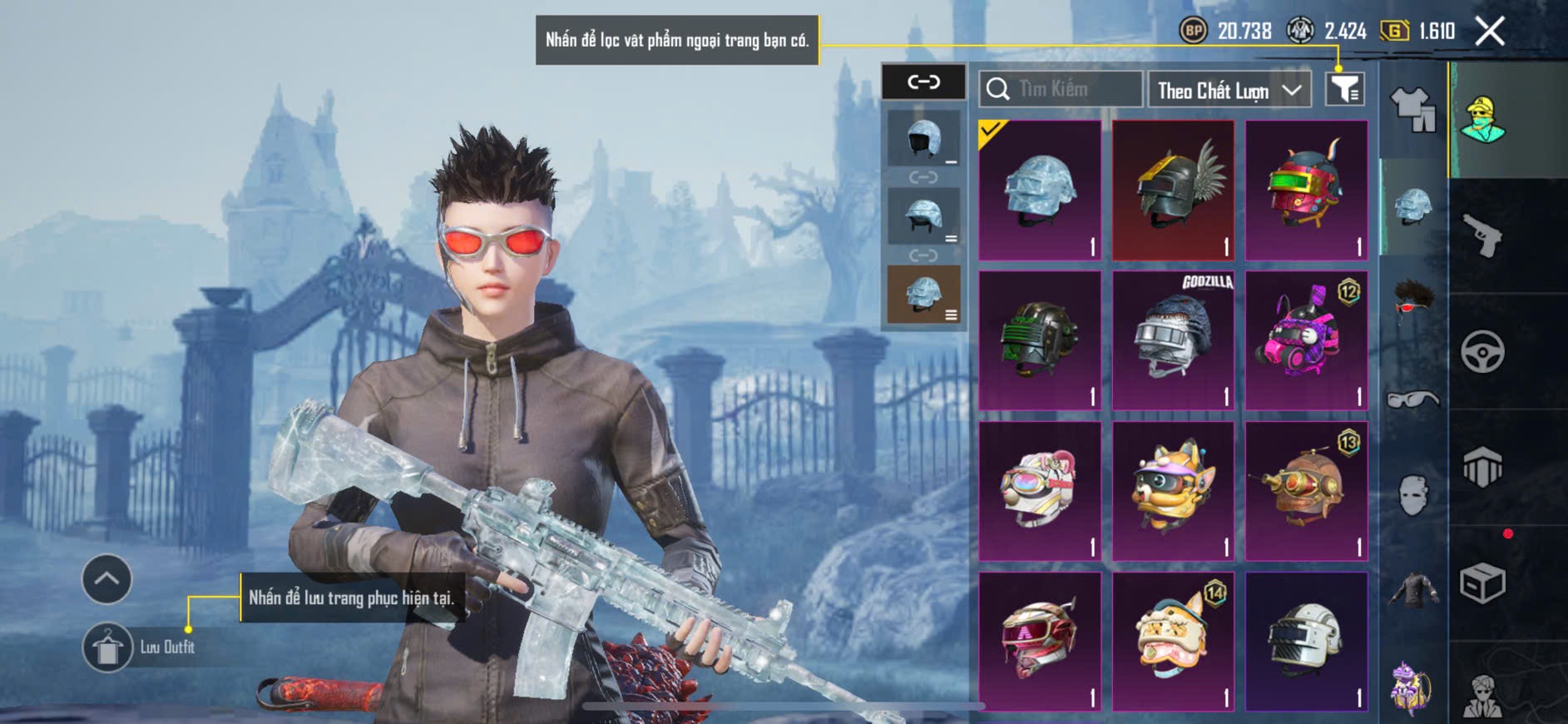
Task: Pick the copper steampunk helmet marked 13
Action: [x=1306, y=491]
